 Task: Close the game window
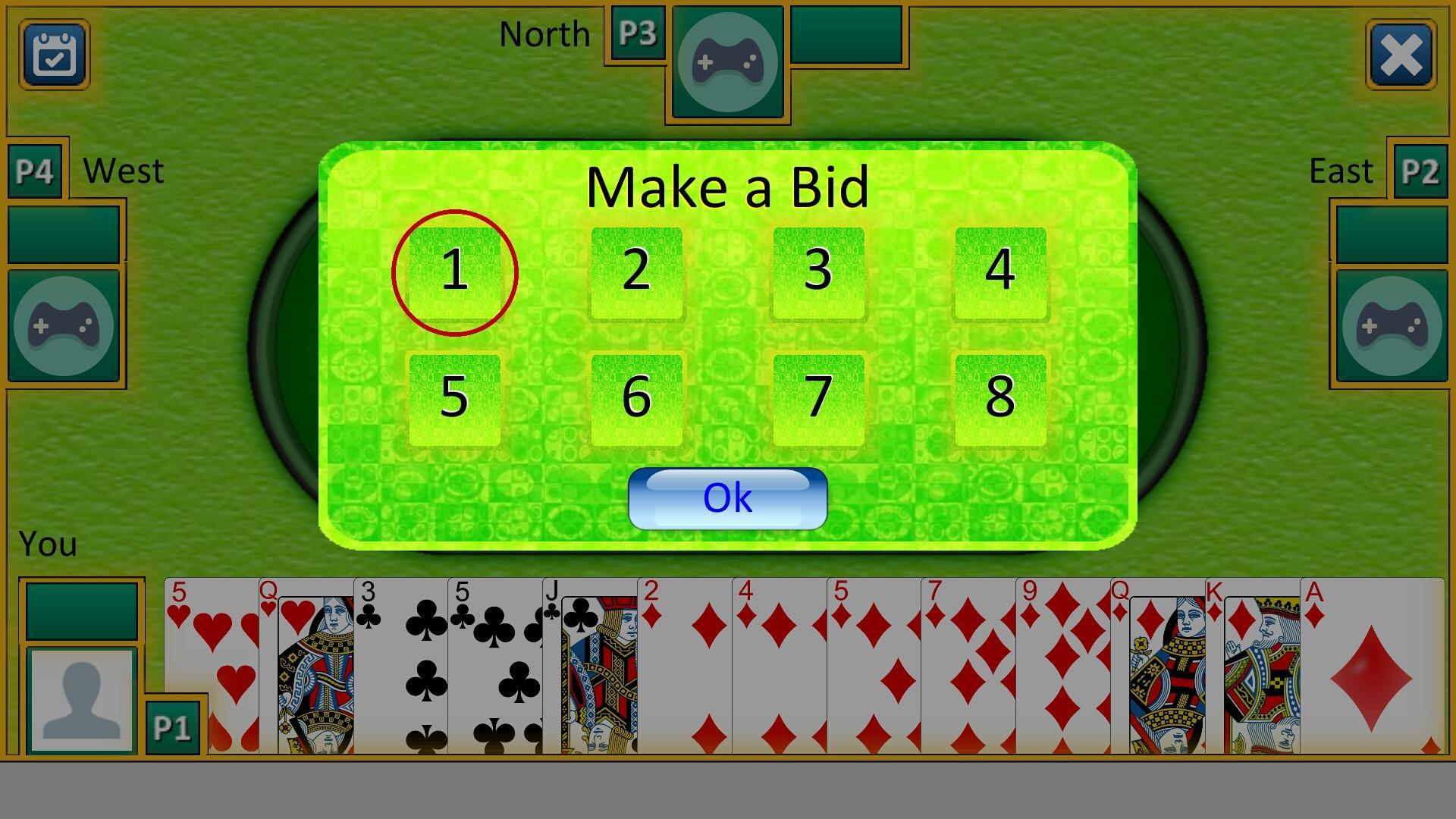(1401, 55)
